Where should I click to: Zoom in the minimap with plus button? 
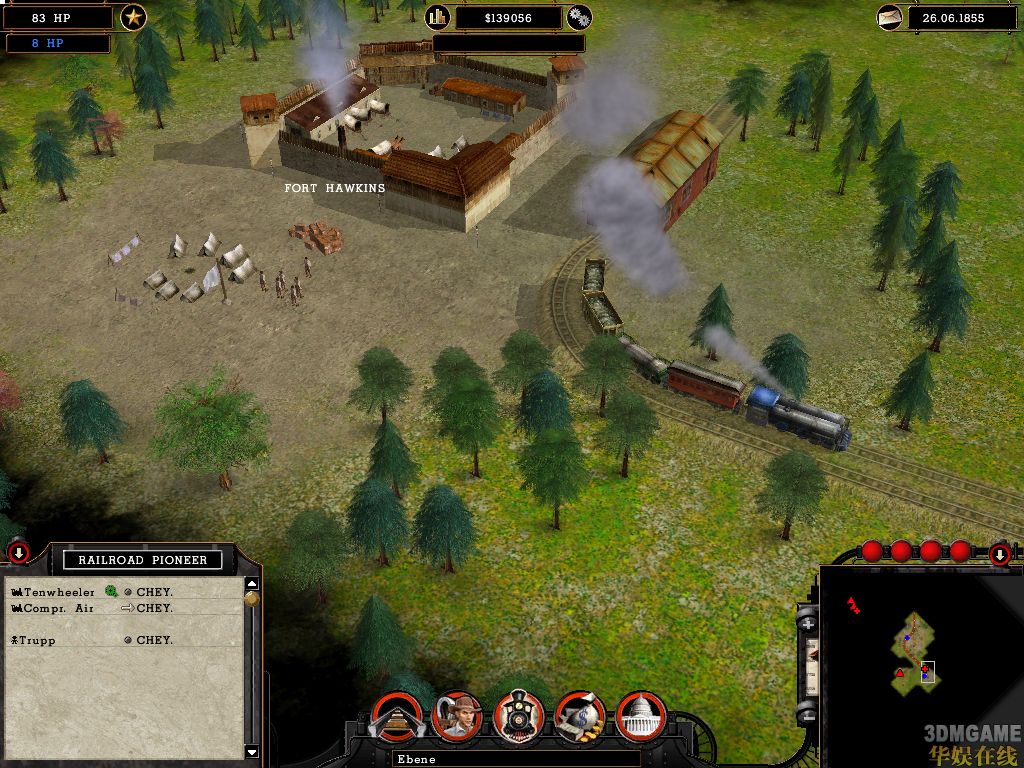(808, 625)
